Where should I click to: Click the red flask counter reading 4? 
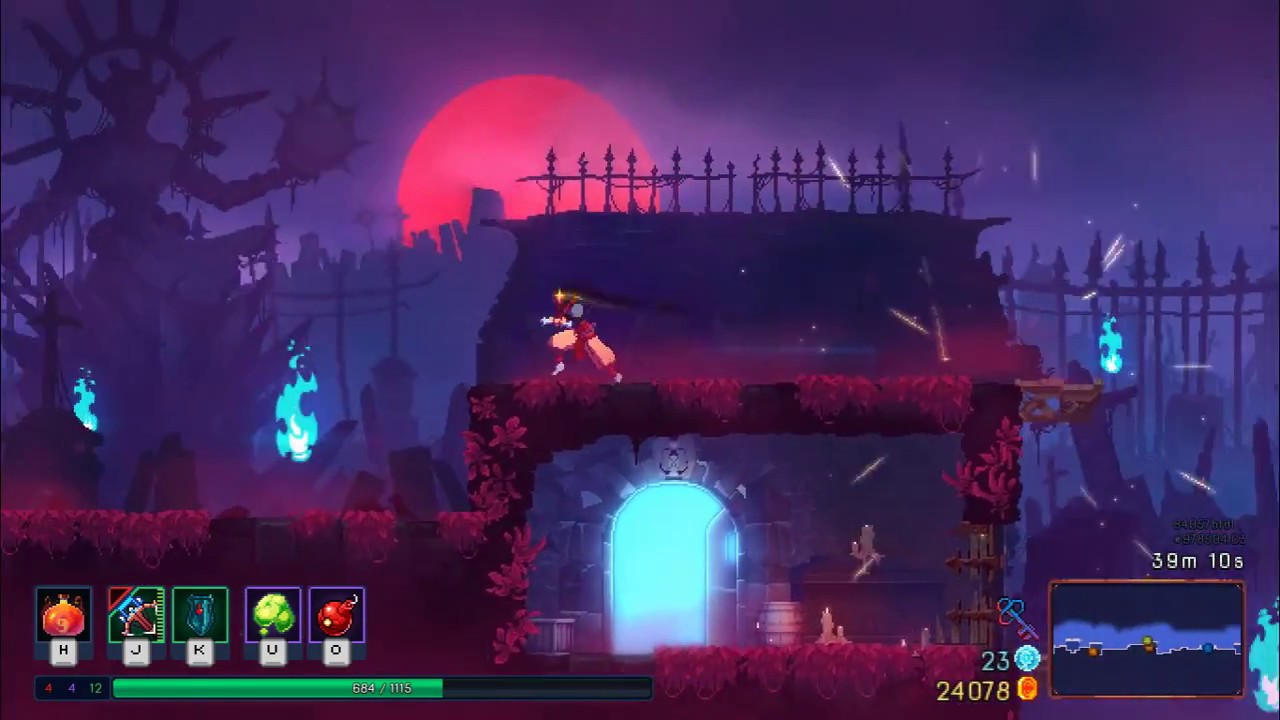pos(48,688)
